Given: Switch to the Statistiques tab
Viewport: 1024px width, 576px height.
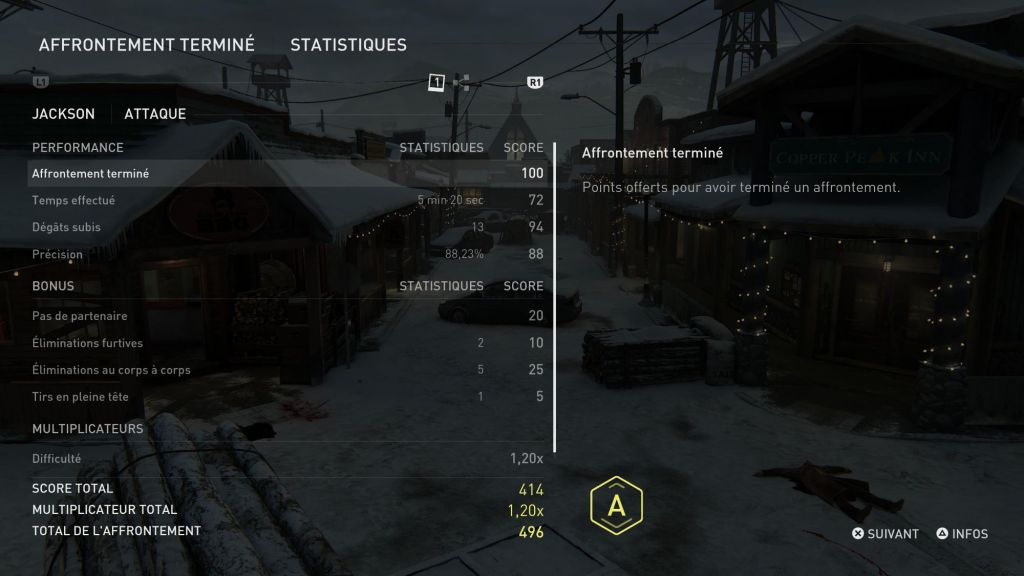Looking at the screenshot, I should [348, 44].
